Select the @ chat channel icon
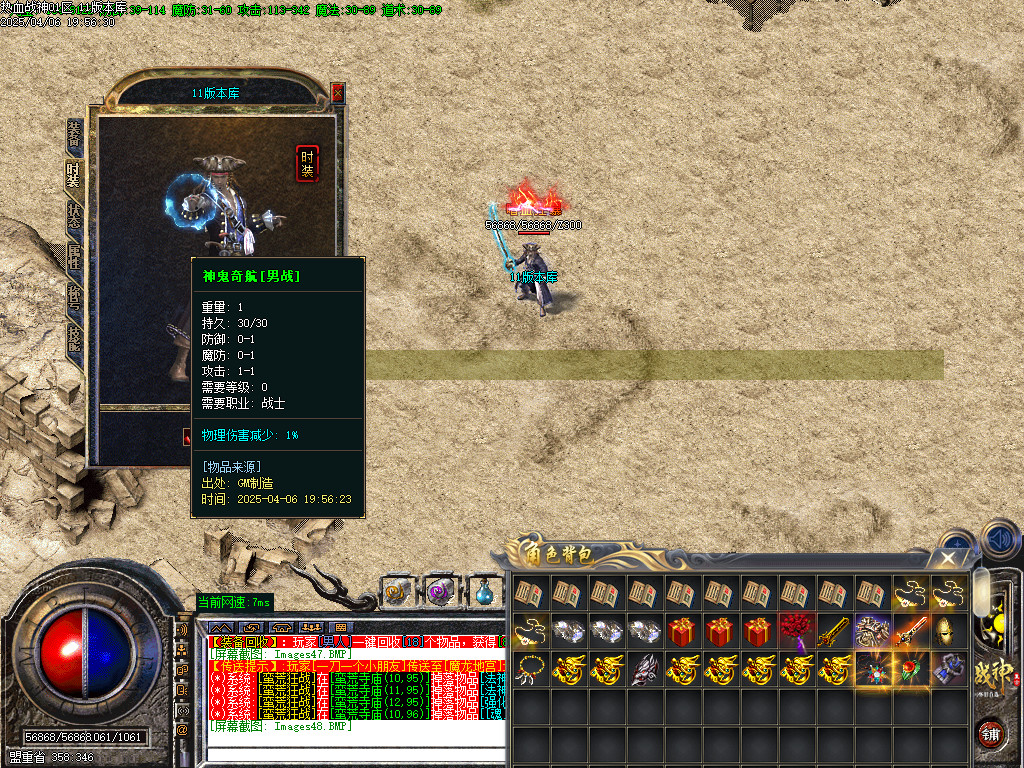Screen dimensions: 1024x768 coord(183,730)
